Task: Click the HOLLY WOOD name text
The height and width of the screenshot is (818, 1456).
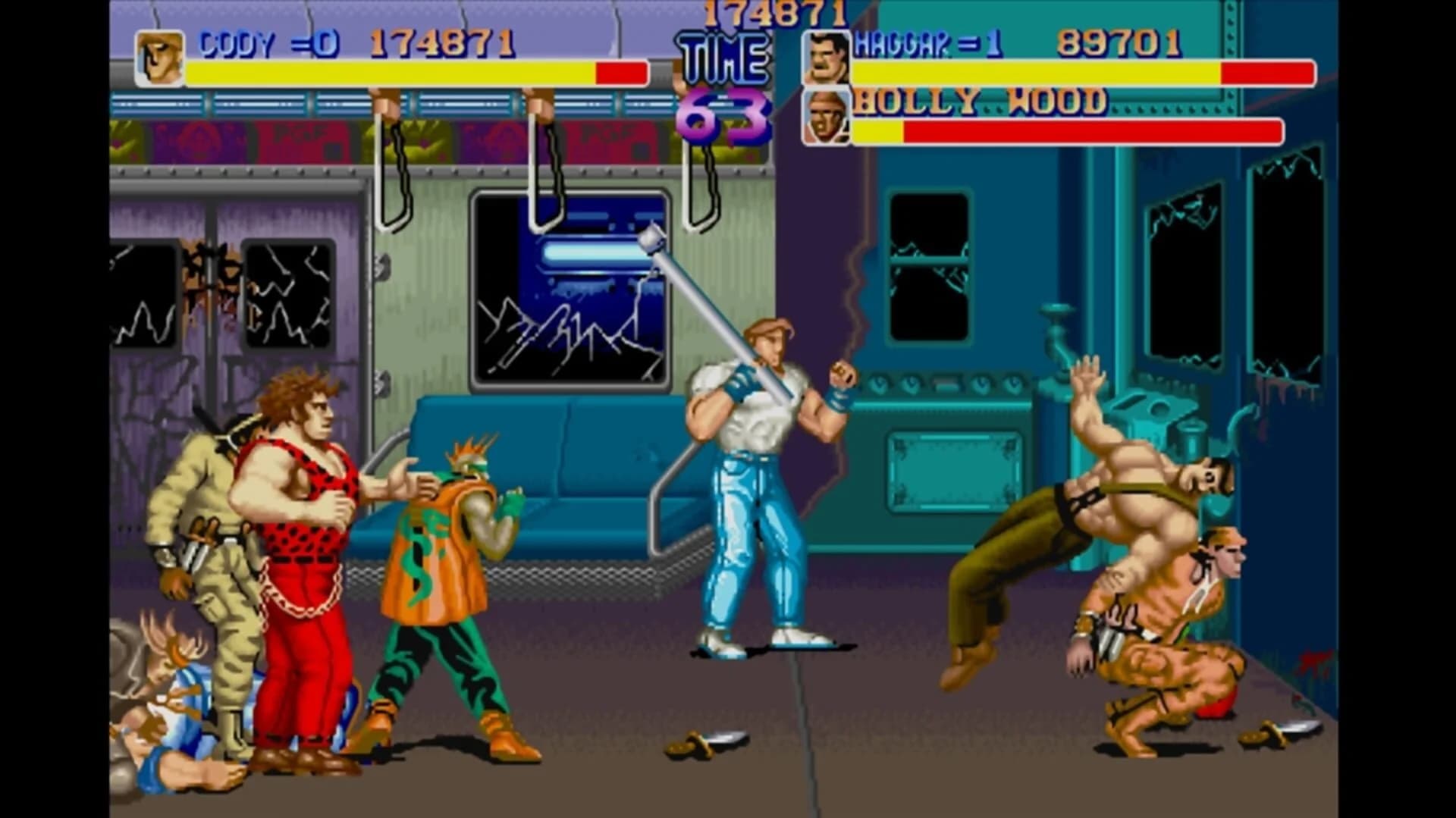Action: pos(978,102)
